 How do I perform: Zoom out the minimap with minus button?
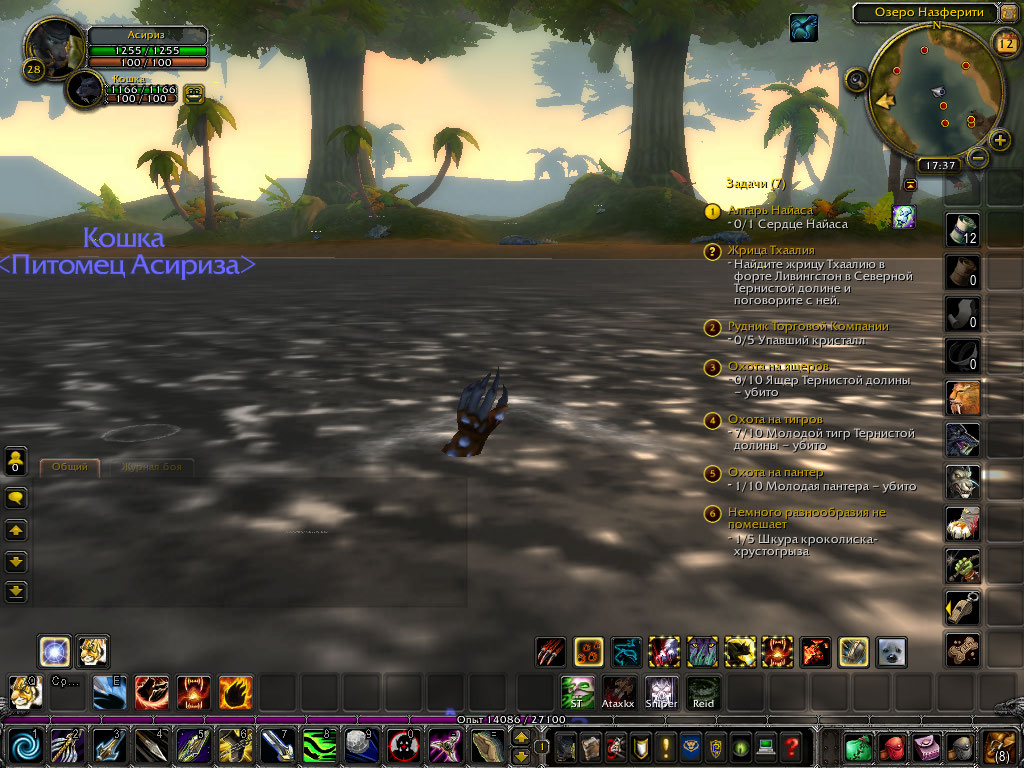(978, 157)
